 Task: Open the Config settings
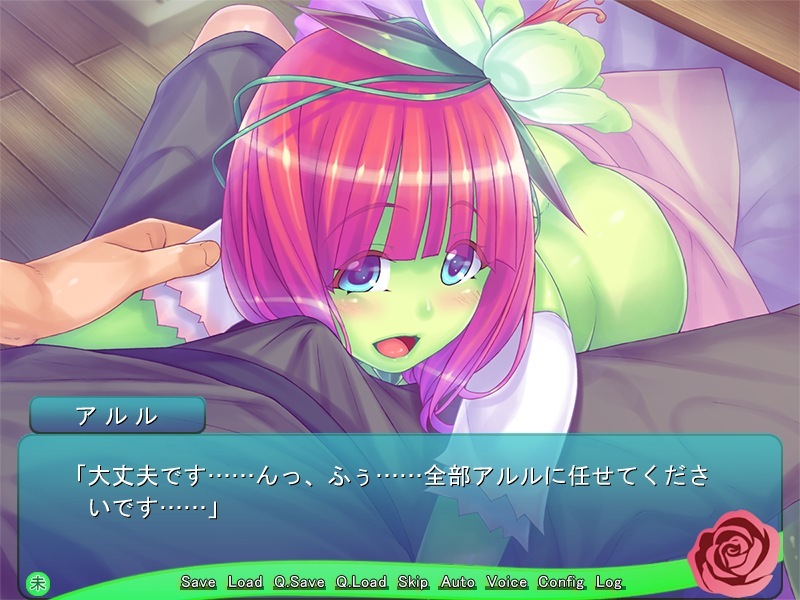coord(561,582)
